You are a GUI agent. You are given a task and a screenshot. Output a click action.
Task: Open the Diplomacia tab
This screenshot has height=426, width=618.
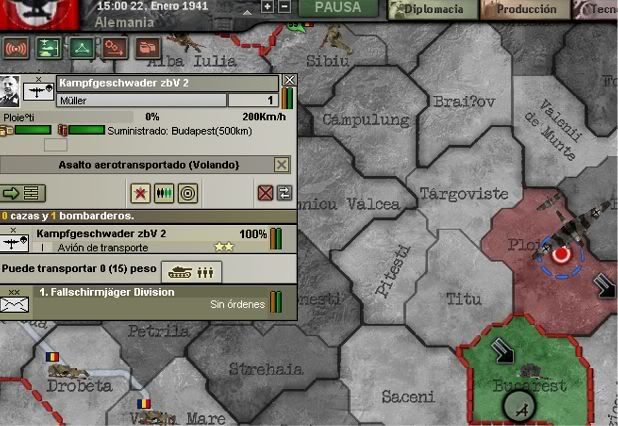click(428, 9)
